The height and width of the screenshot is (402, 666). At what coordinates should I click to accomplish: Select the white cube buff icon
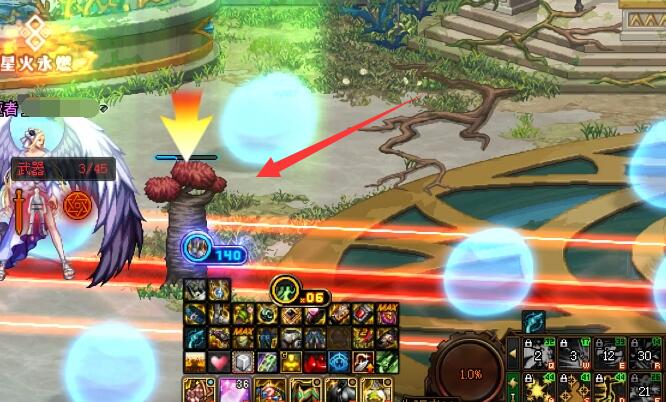click(x=241, y=361)
